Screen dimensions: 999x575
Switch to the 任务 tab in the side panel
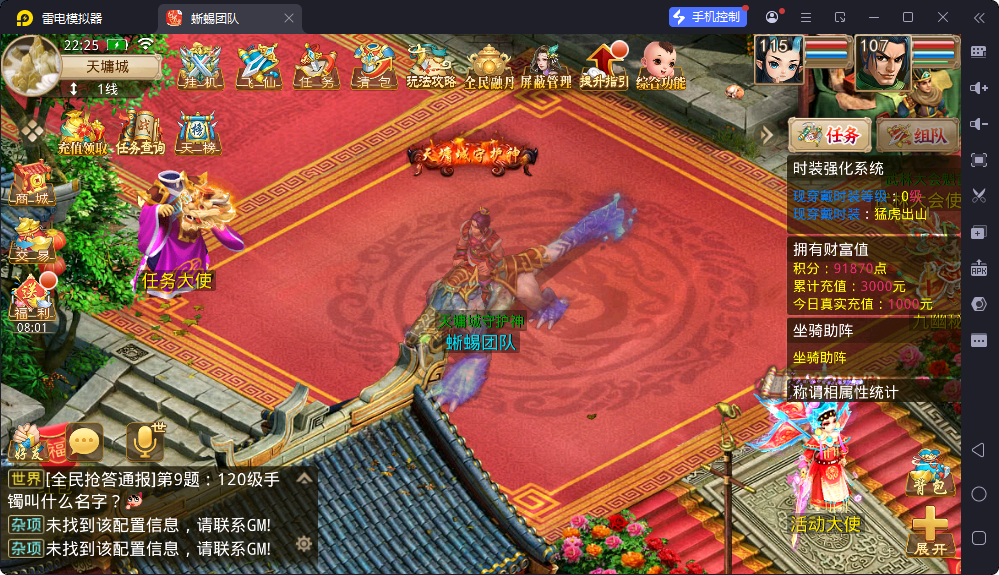829,135
